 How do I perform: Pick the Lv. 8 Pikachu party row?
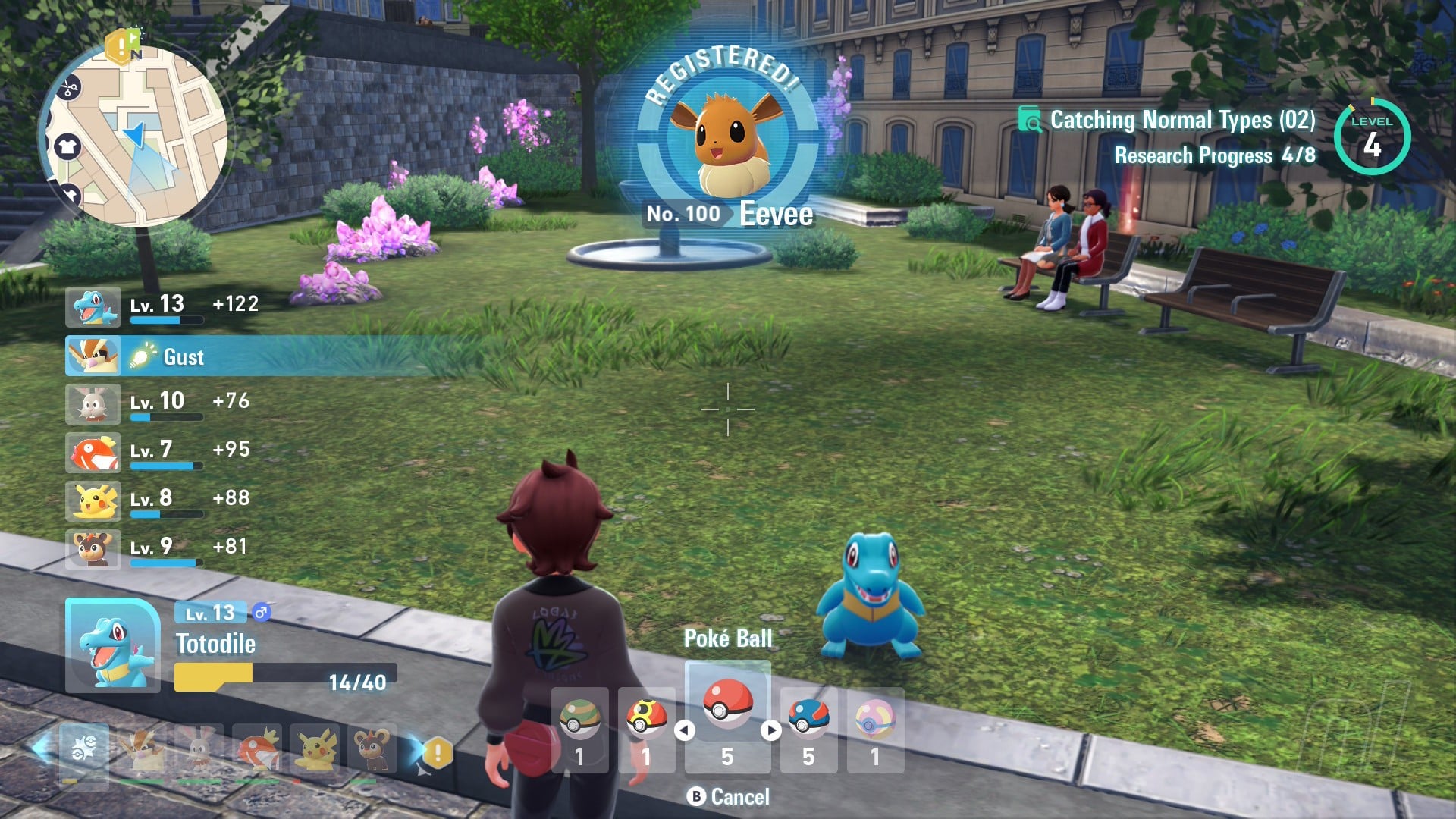click(x=159, y=500)
